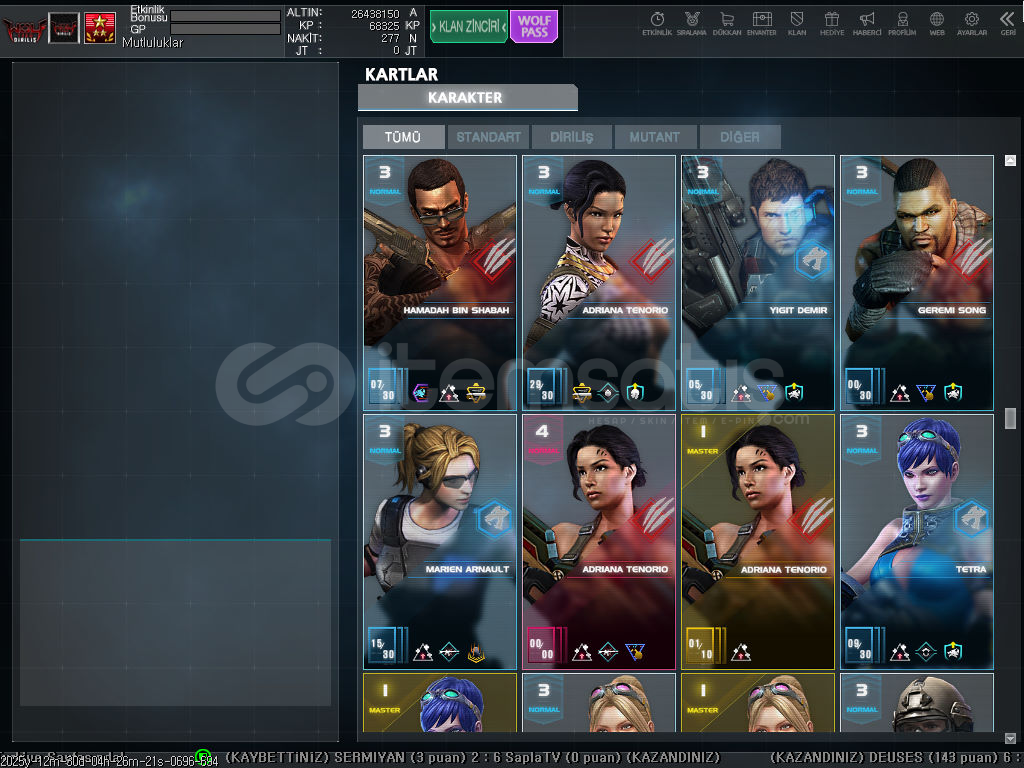The width and height of the screenshot is (1024, 768).
Task: Open the Dükkan shop
Action: tap(727, 24)
